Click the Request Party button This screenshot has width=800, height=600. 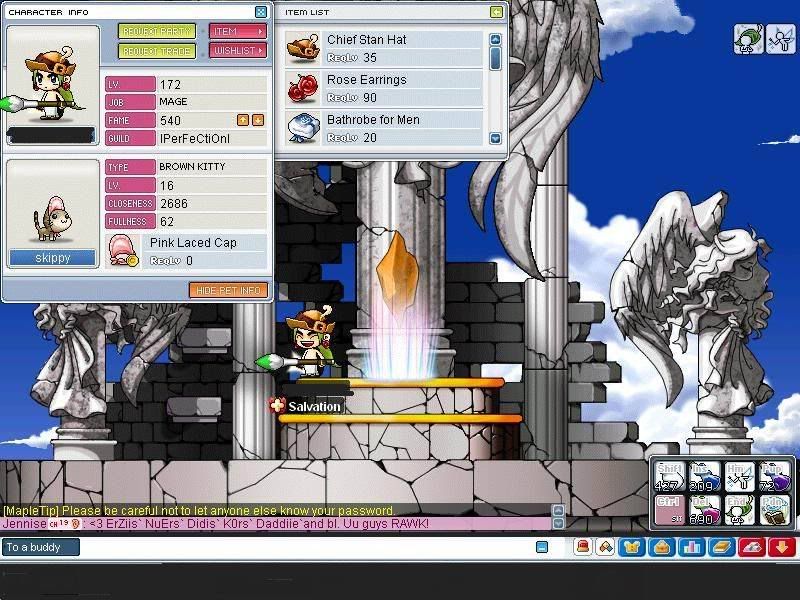[x=157, y=32]
